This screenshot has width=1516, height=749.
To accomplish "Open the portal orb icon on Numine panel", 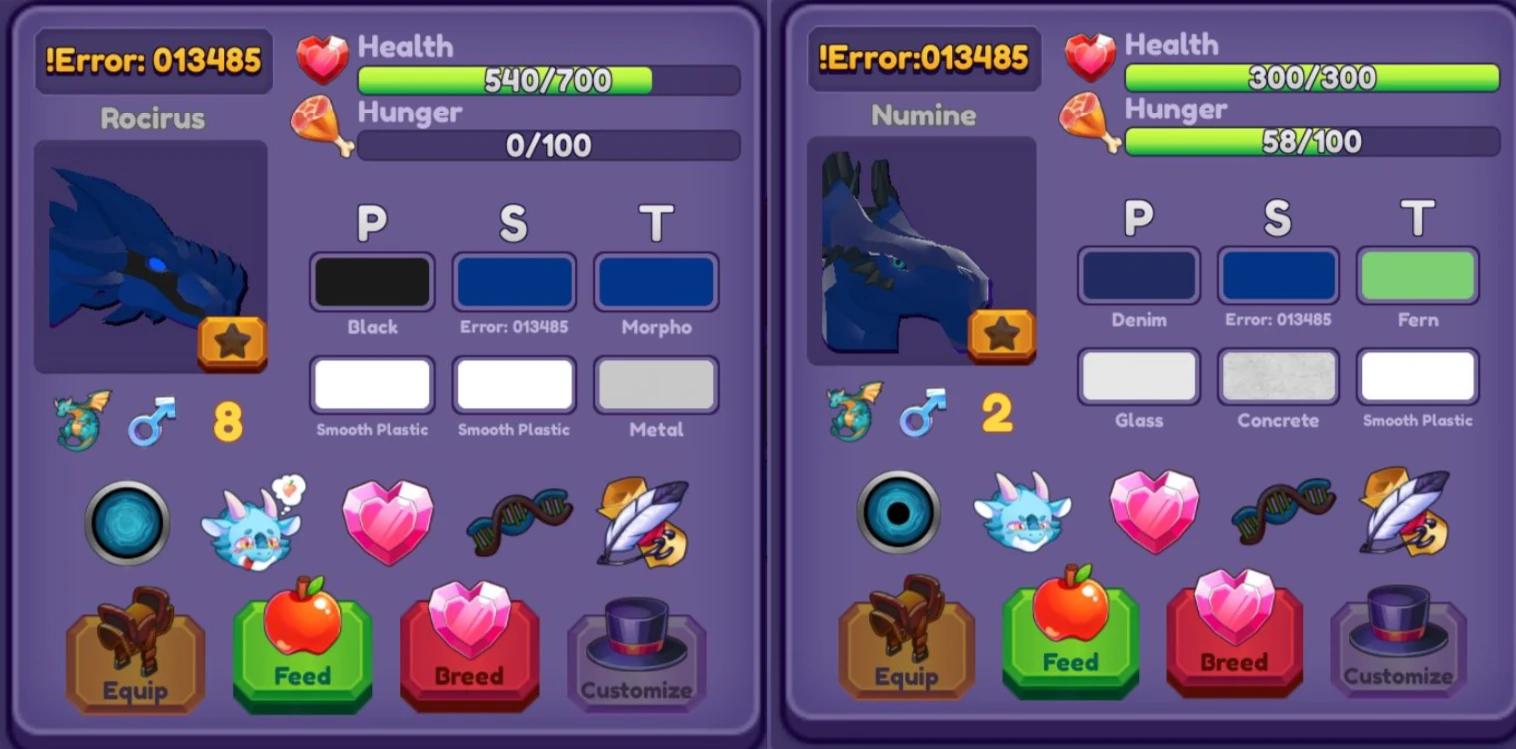I will point(900,512).
